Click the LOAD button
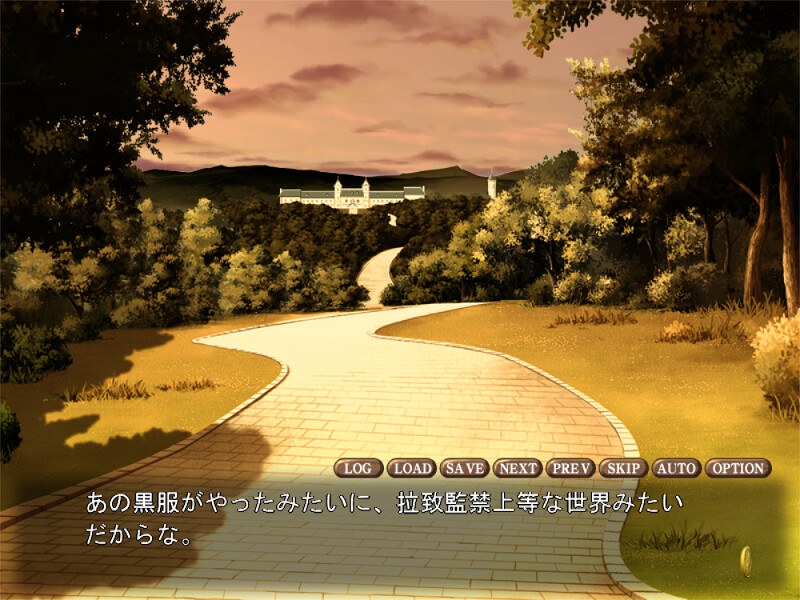 [x=411, y=468]
